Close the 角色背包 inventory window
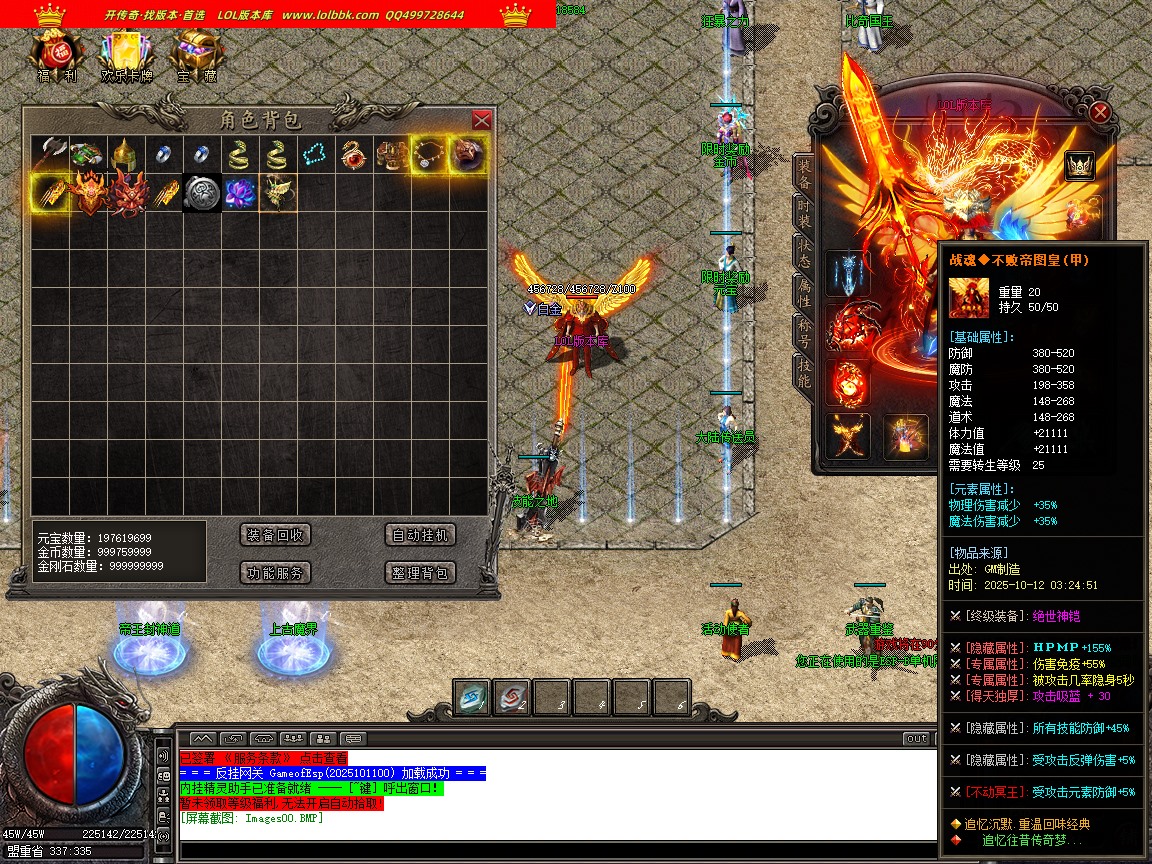 coord(481,120)
